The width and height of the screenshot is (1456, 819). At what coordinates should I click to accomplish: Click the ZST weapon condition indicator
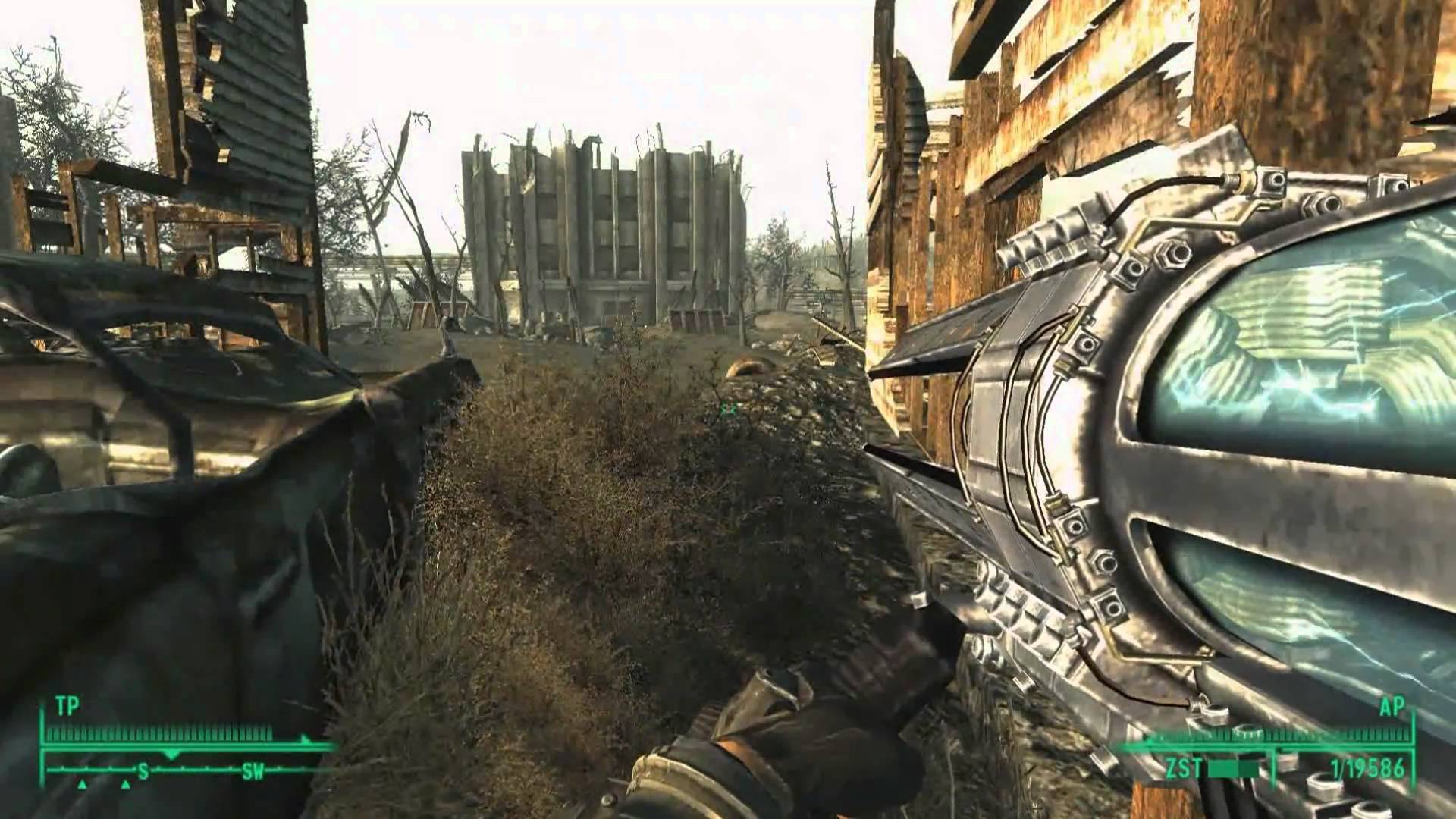point(1183,768)
